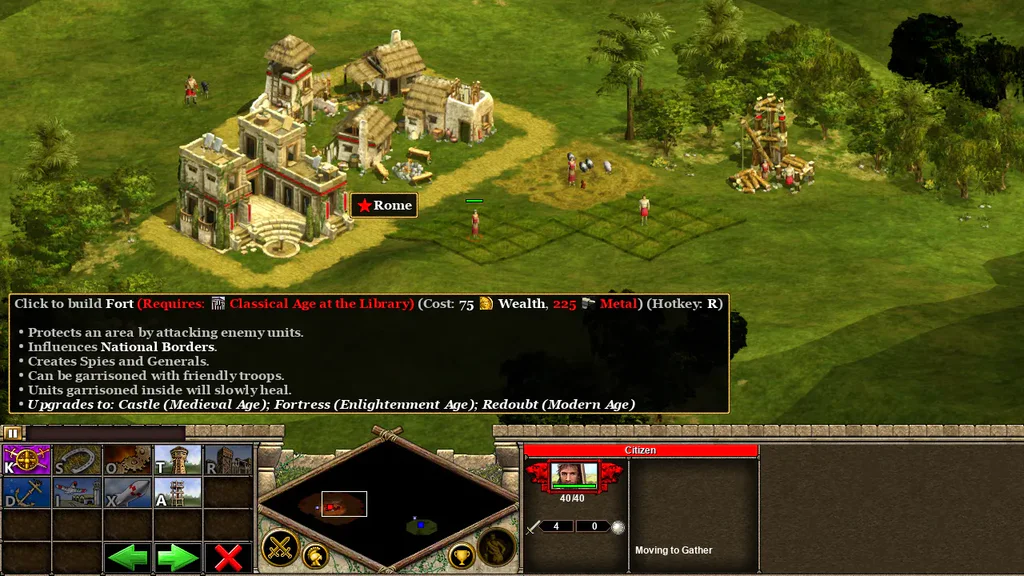Select the barracks build icon with crossed swords

[27, 460]
